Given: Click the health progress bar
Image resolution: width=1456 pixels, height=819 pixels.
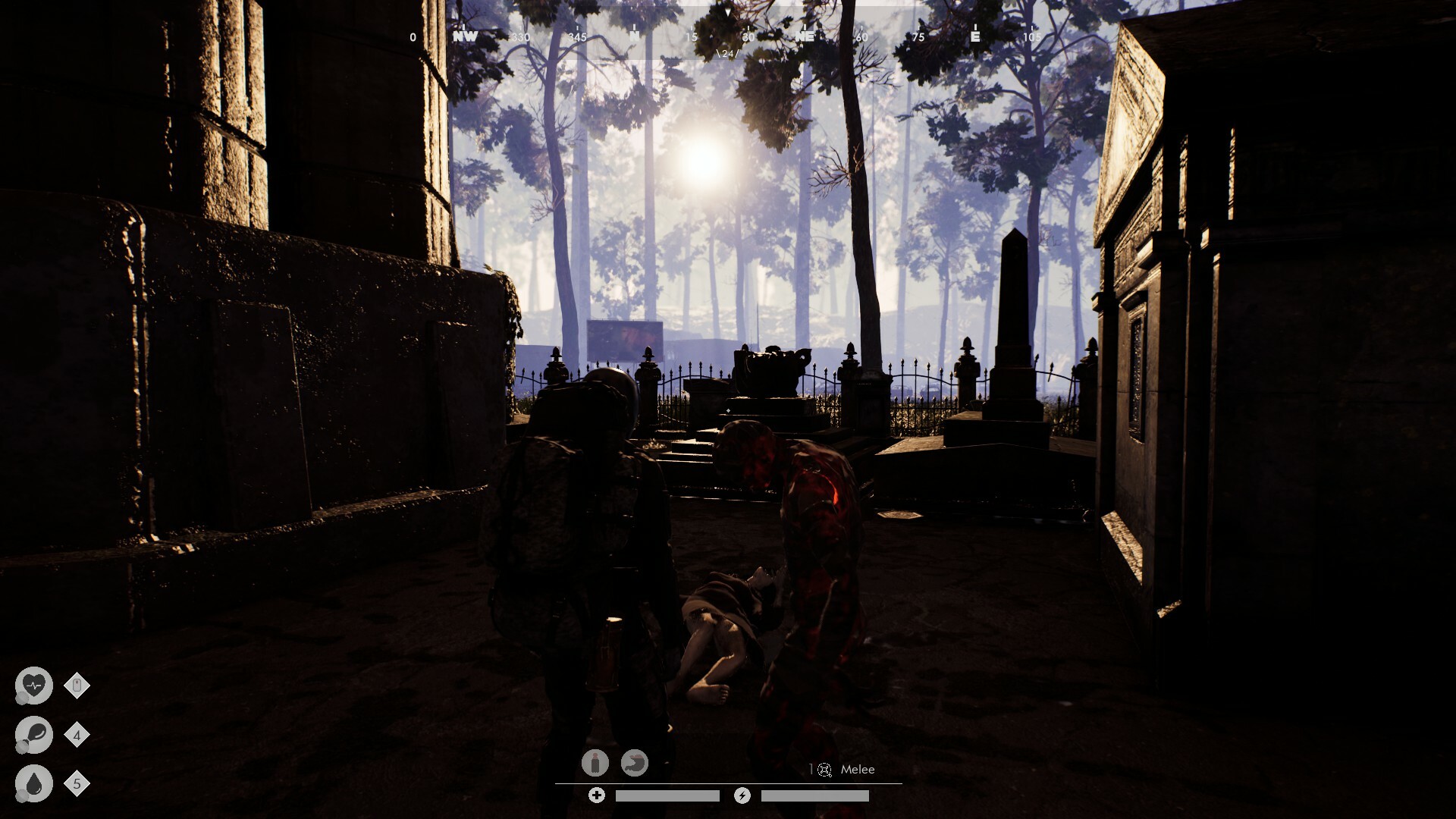Looking at the screenshot, I should tap(667, 796).
